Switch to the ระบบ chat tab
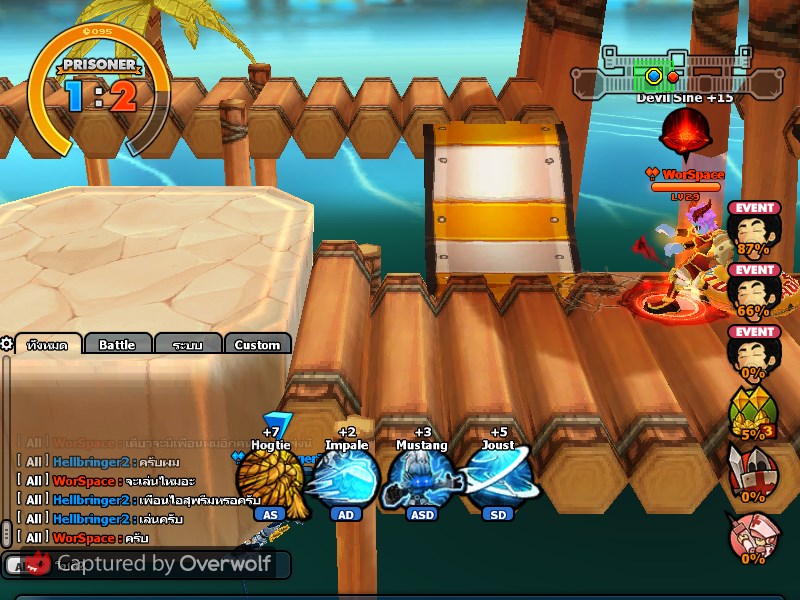Screen dimensions: 800x600 point(187,344)
